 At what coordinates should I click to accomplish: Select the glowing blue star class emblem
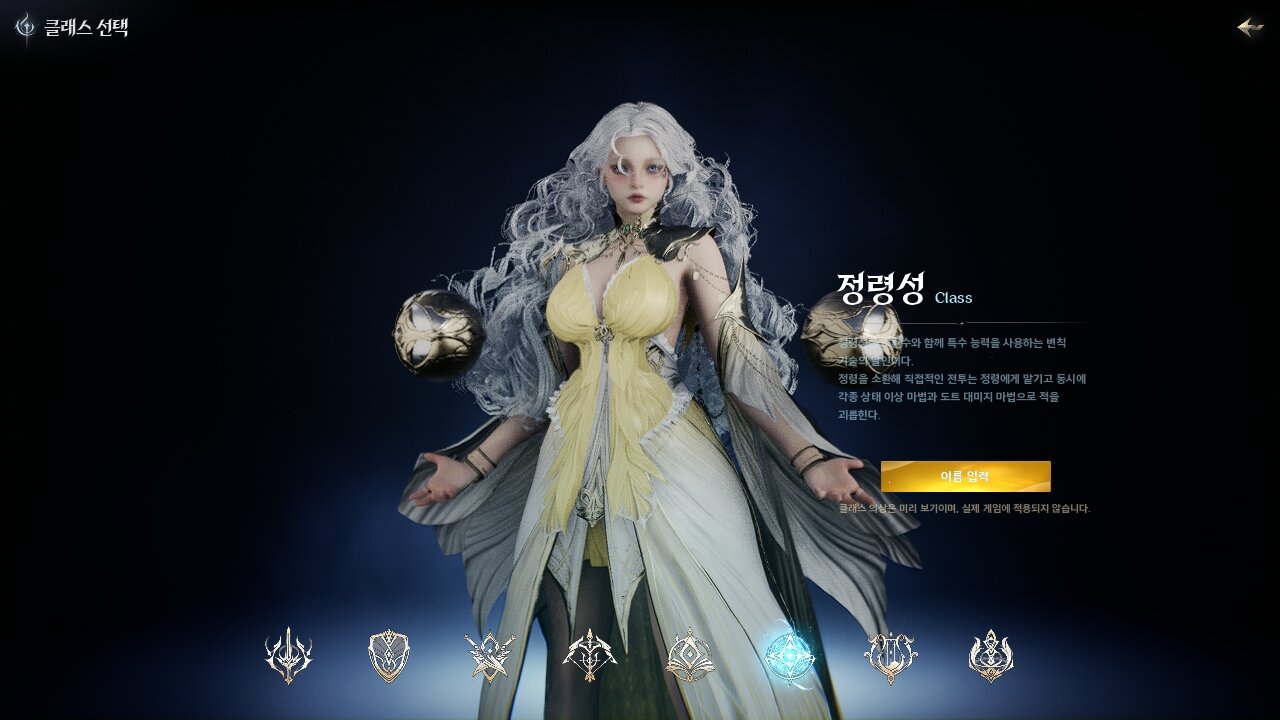tap(789, 656)
